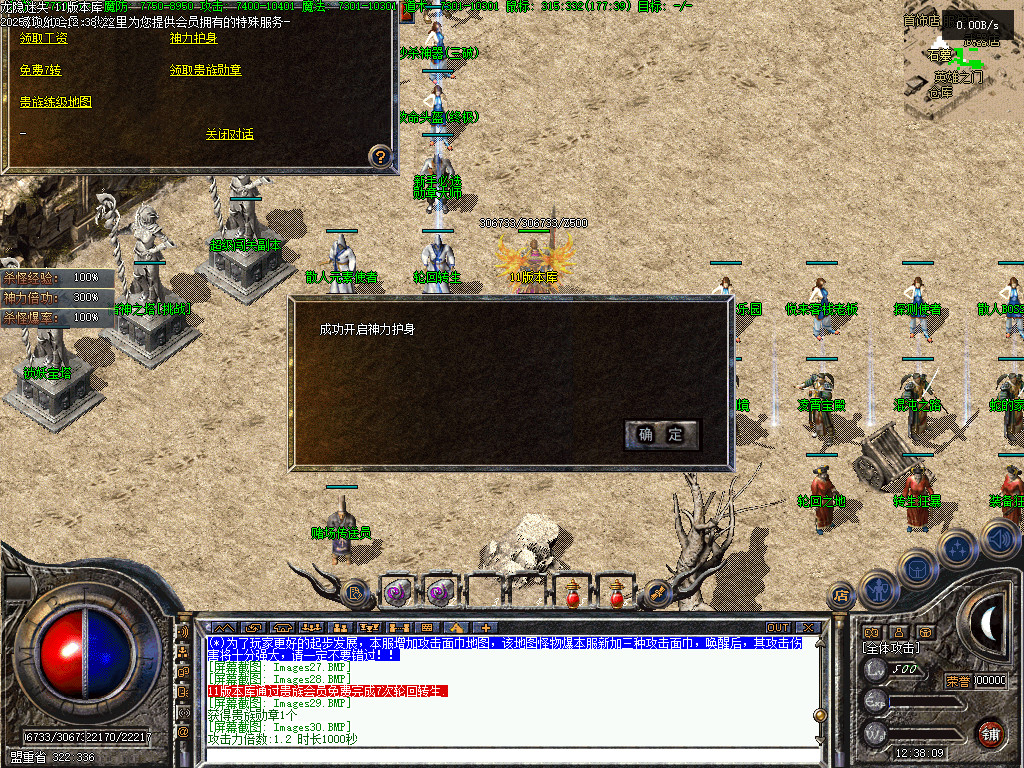Close the chat window with the X

tap(808, 628)
